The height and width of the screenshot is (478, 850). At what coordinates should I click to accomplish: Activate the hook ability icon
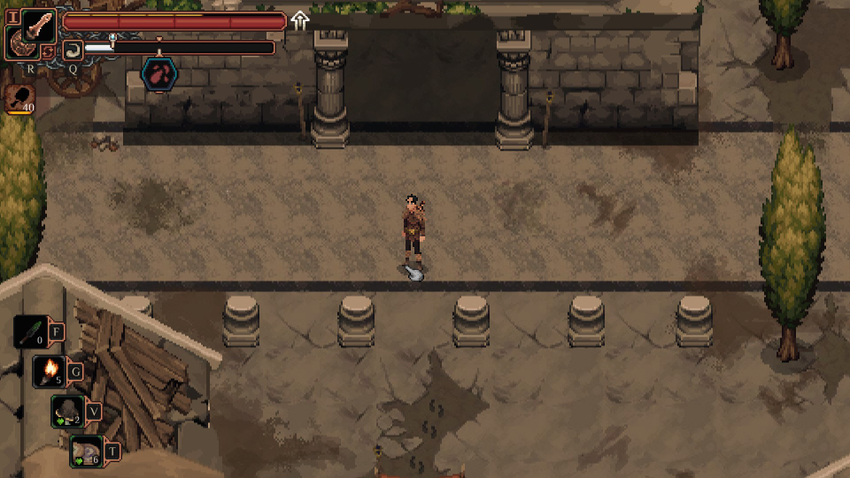[x=73, y=49]
